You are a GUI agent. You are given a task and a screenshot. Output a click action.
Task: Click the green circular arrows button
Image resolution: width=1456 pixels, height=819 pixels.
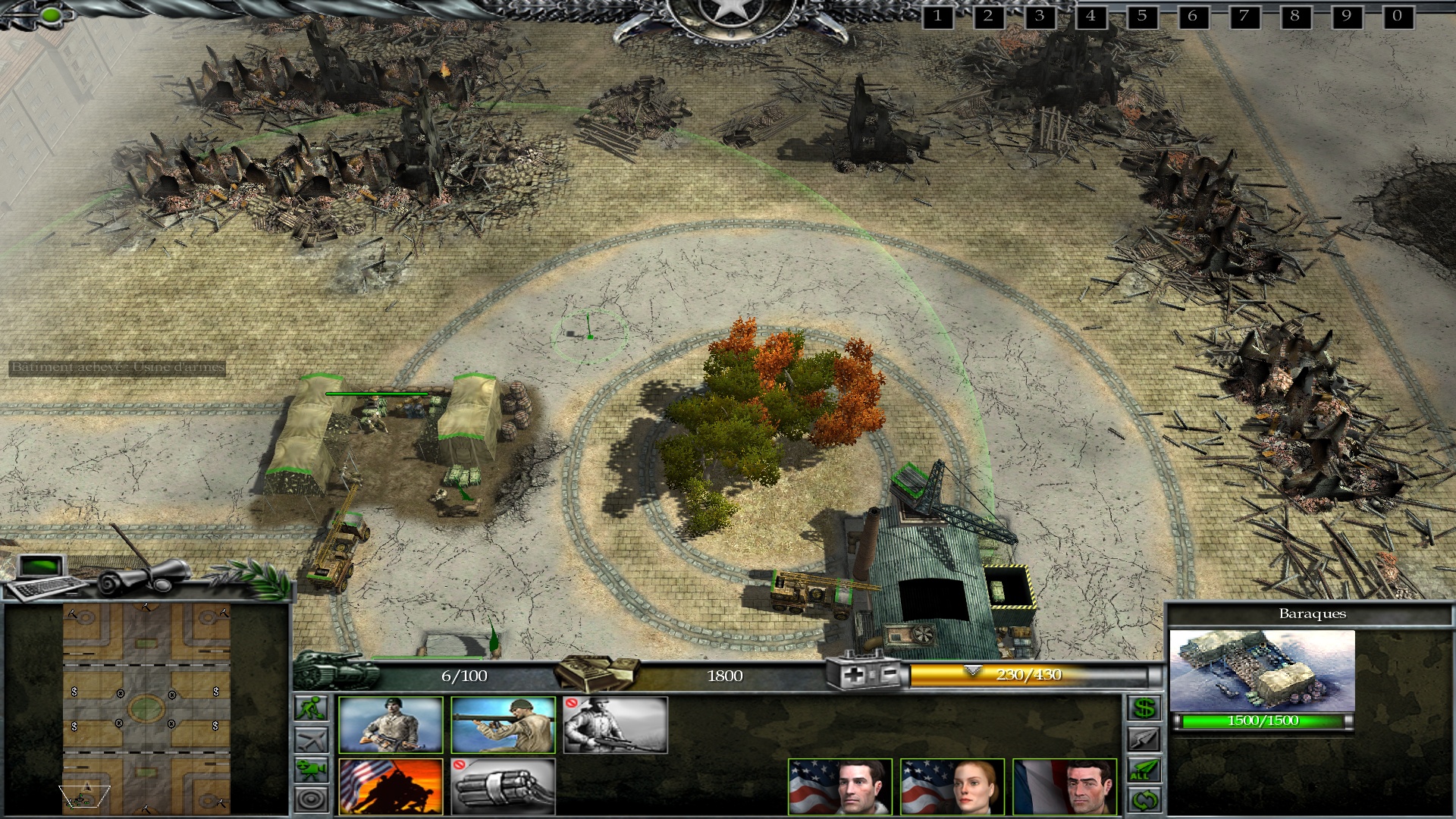pos(1144,800)
